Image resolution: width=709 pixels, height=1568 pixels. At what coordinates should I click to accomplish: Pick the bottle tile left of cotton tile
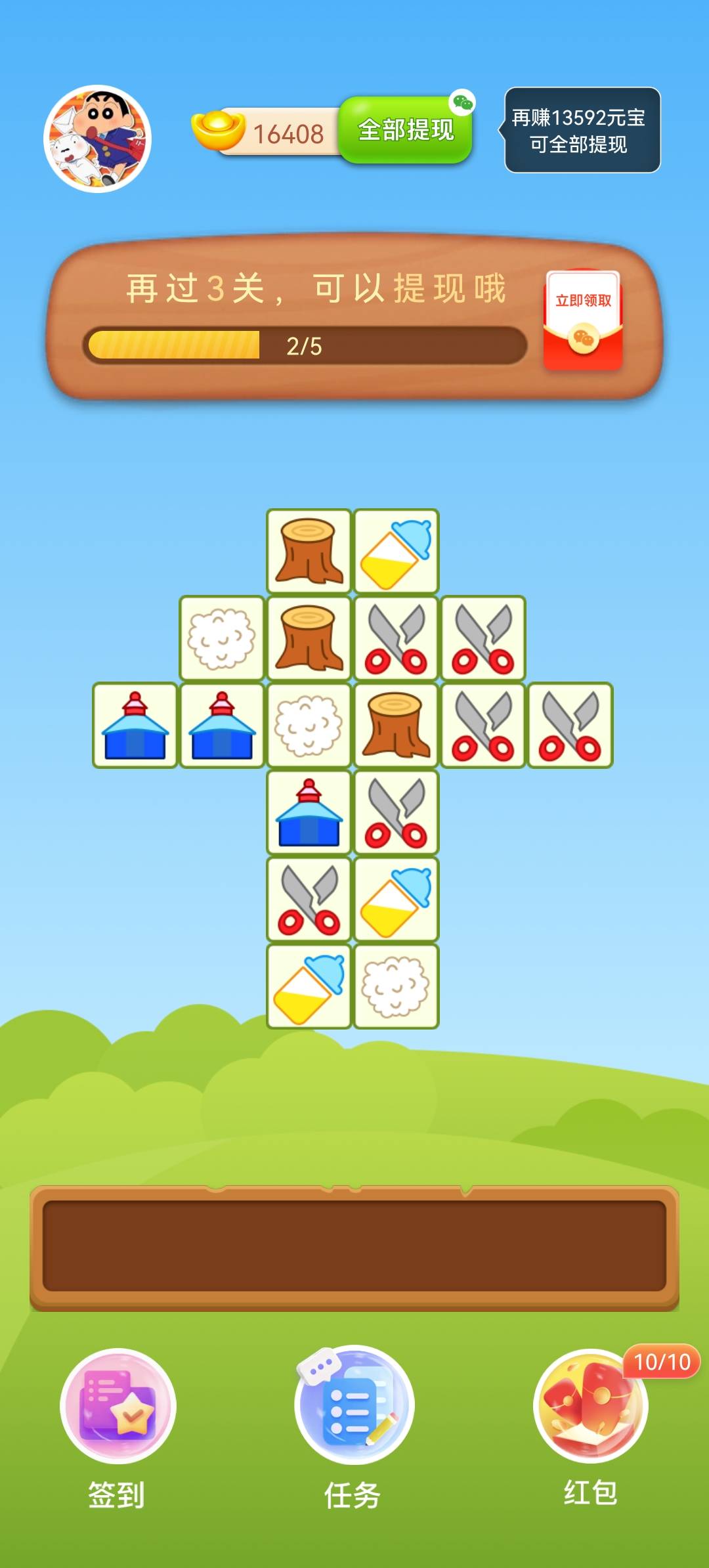[x=309, y=986]
